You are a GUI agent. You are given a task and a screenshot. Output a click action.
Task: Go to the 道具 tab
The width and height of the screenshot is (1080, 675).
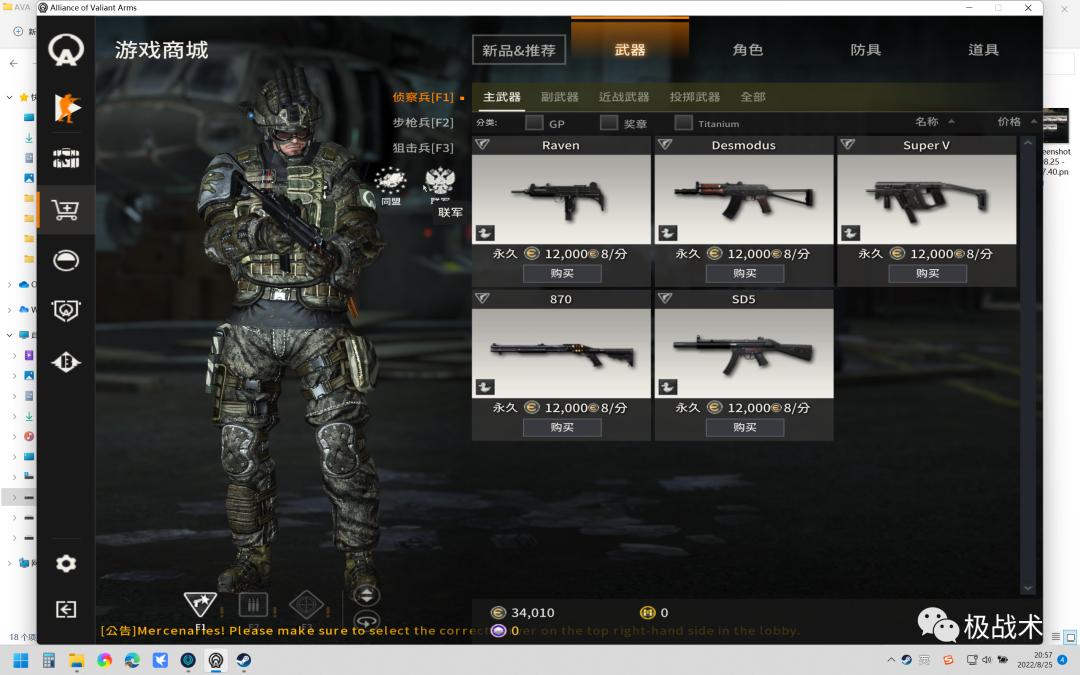(983, 50)
